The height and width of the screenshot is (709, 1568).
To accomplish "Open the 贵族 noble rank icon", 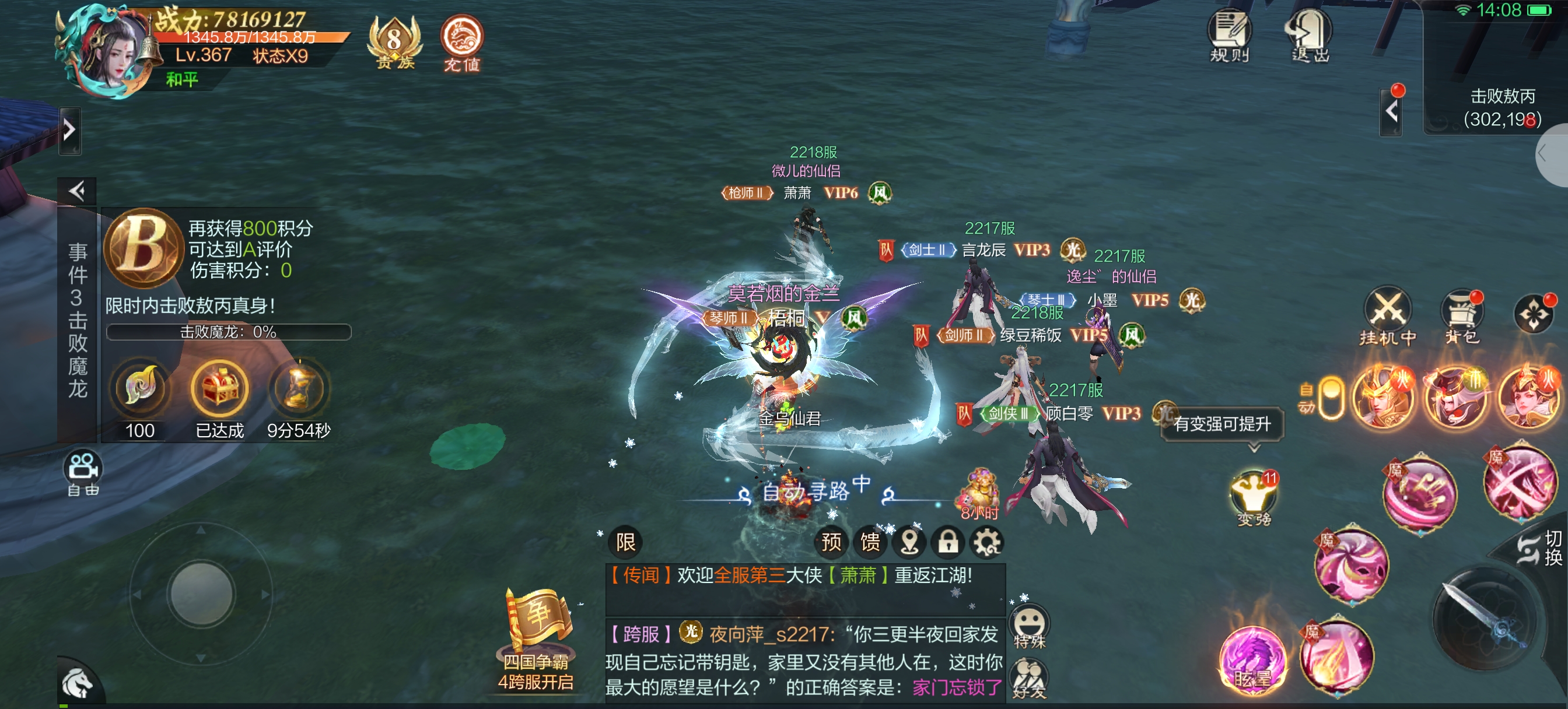I will (x=394, y=41).
